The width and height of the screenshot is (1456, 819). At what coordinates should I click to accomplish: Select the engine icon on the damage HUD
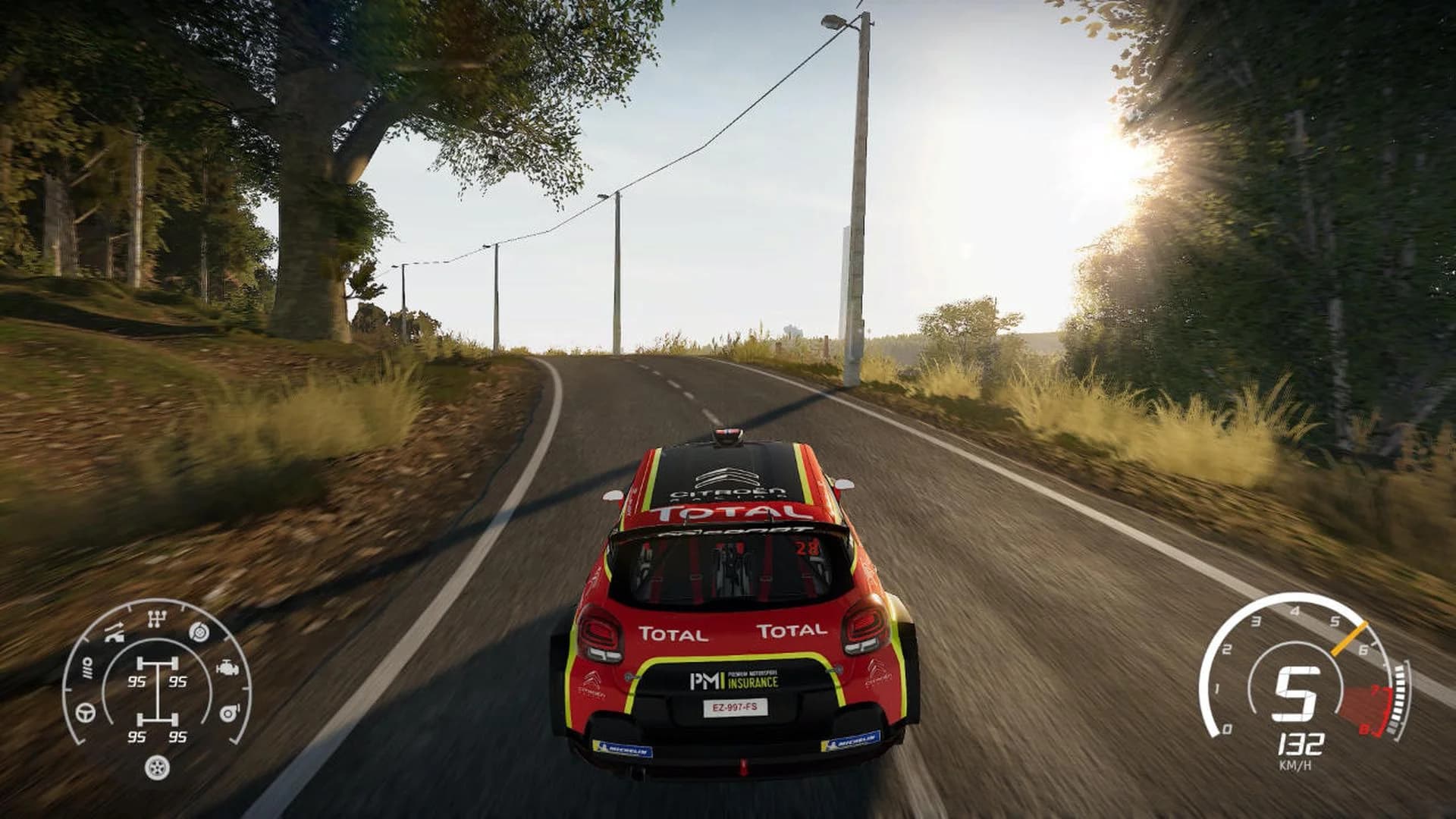click(227, 668)
